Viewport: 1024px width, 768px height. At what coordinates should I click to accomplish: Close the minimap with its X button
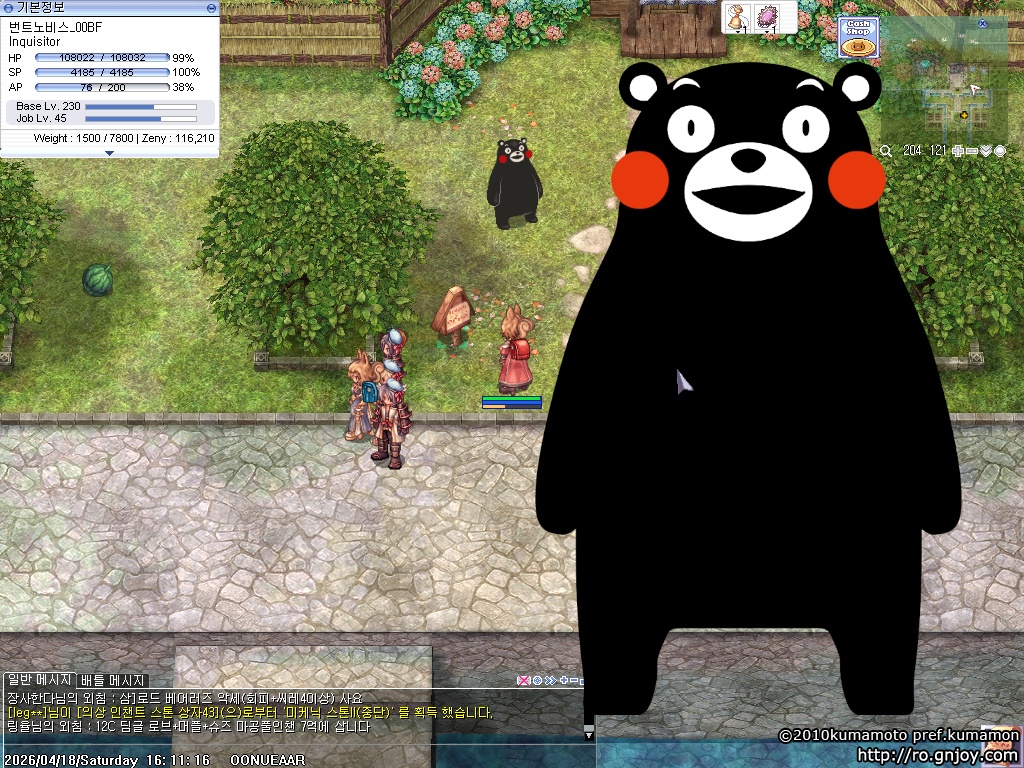tap(982, 23)
